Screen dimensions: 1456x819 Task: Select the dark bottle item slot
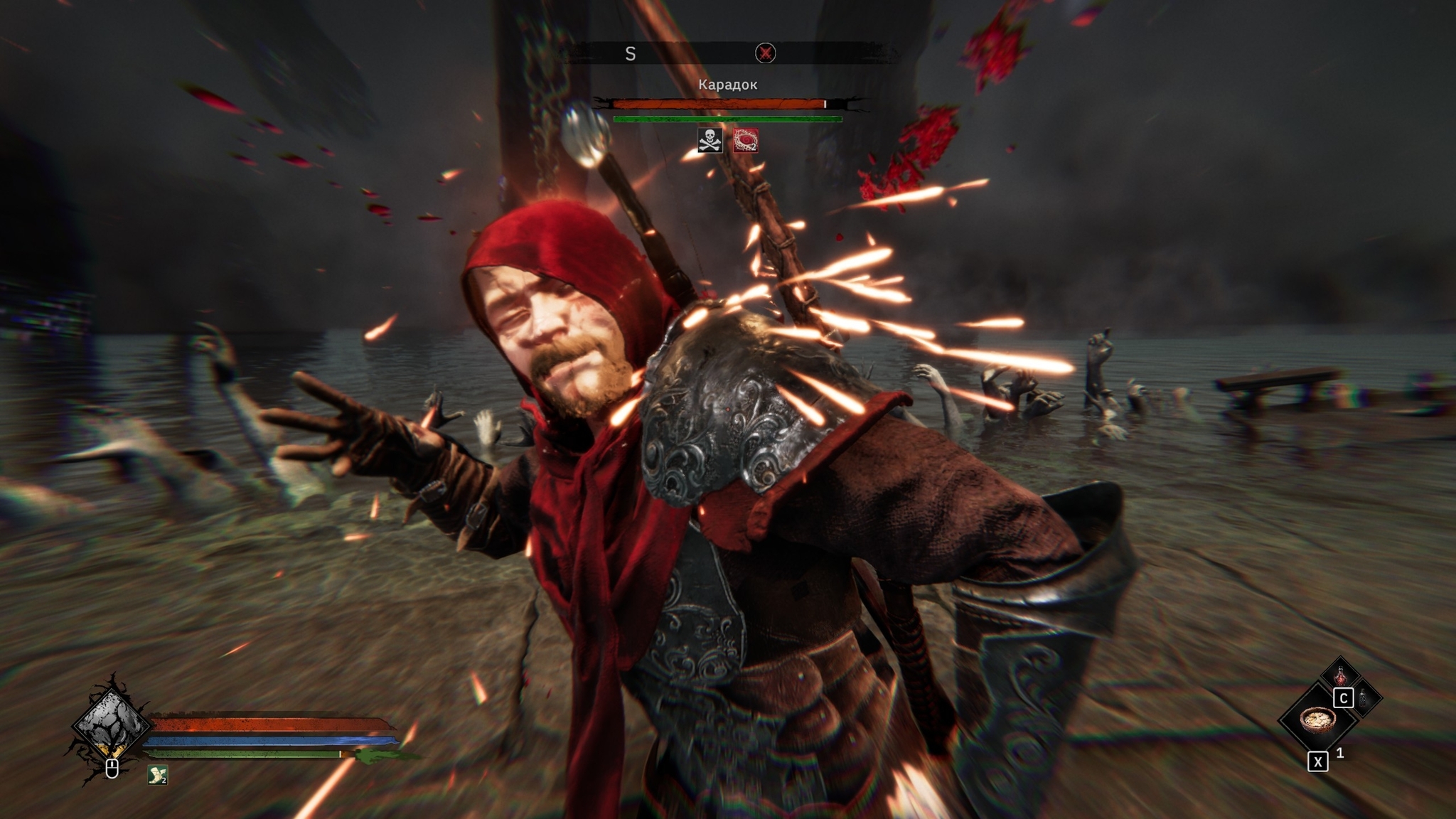tap(1364, 698)
